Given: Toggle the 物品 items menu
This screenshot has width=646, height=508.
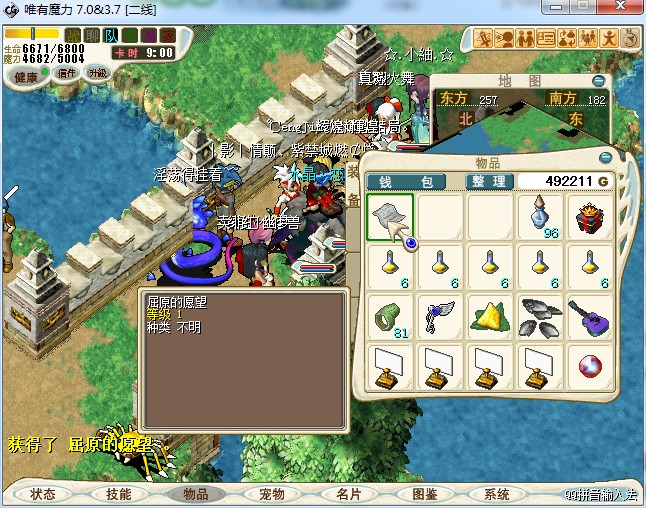Looking at the screenshot, I should tap(195, 494).
